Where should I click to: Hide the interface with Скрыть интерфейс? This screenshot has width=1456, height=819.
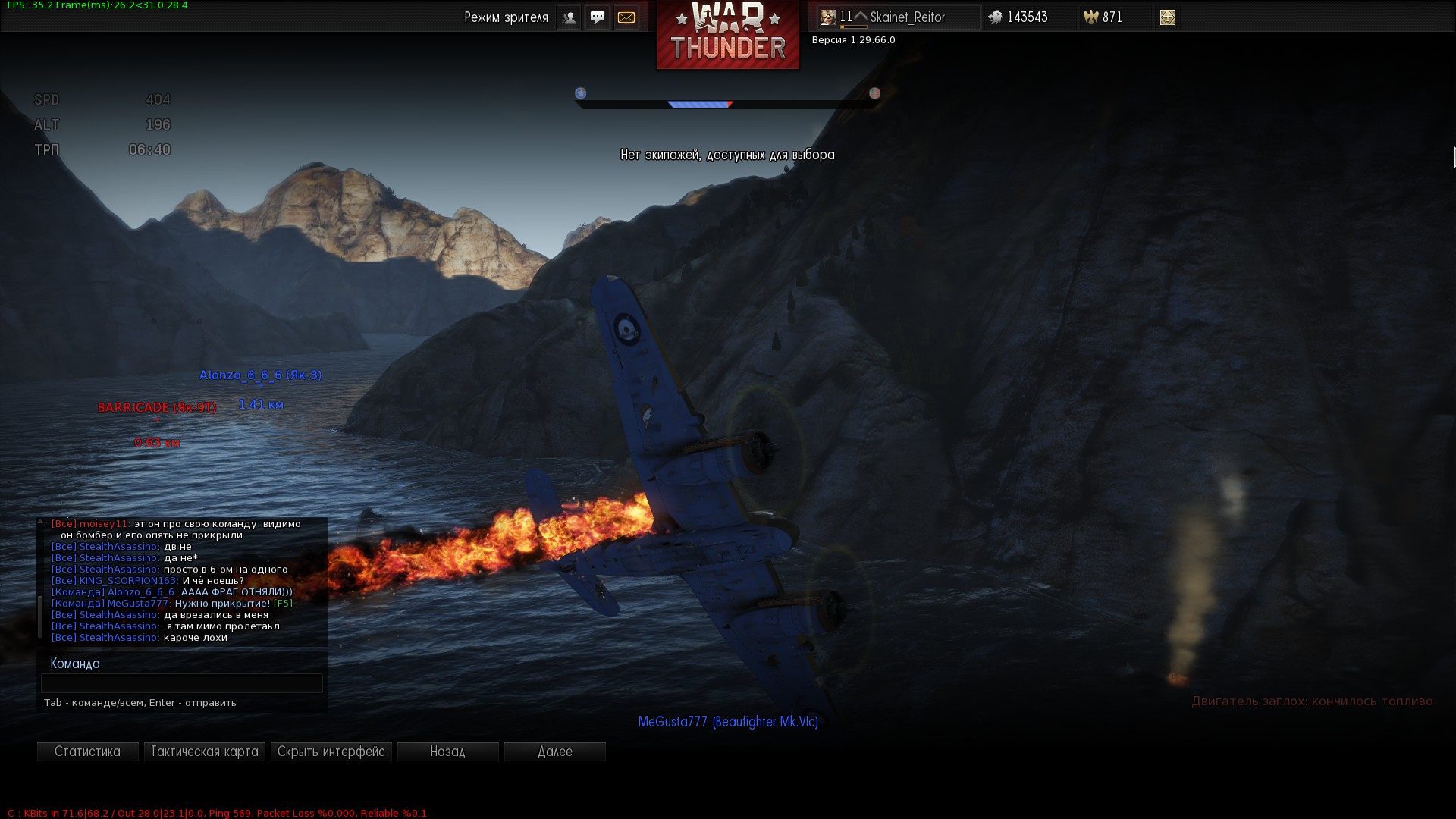(331, 752)
